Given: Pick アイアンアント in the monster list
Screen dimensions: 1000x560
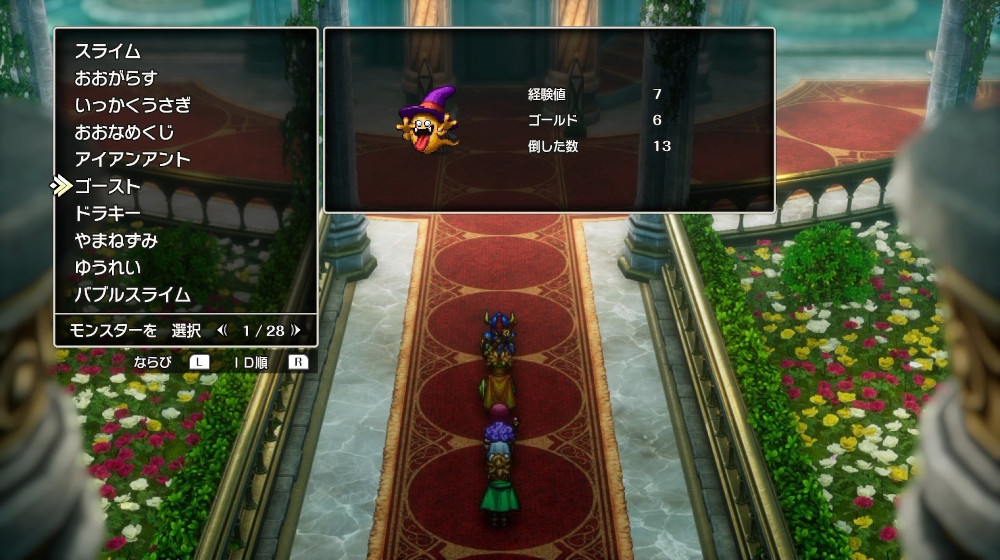Looking at the screenshot, I should coord(132,159).
